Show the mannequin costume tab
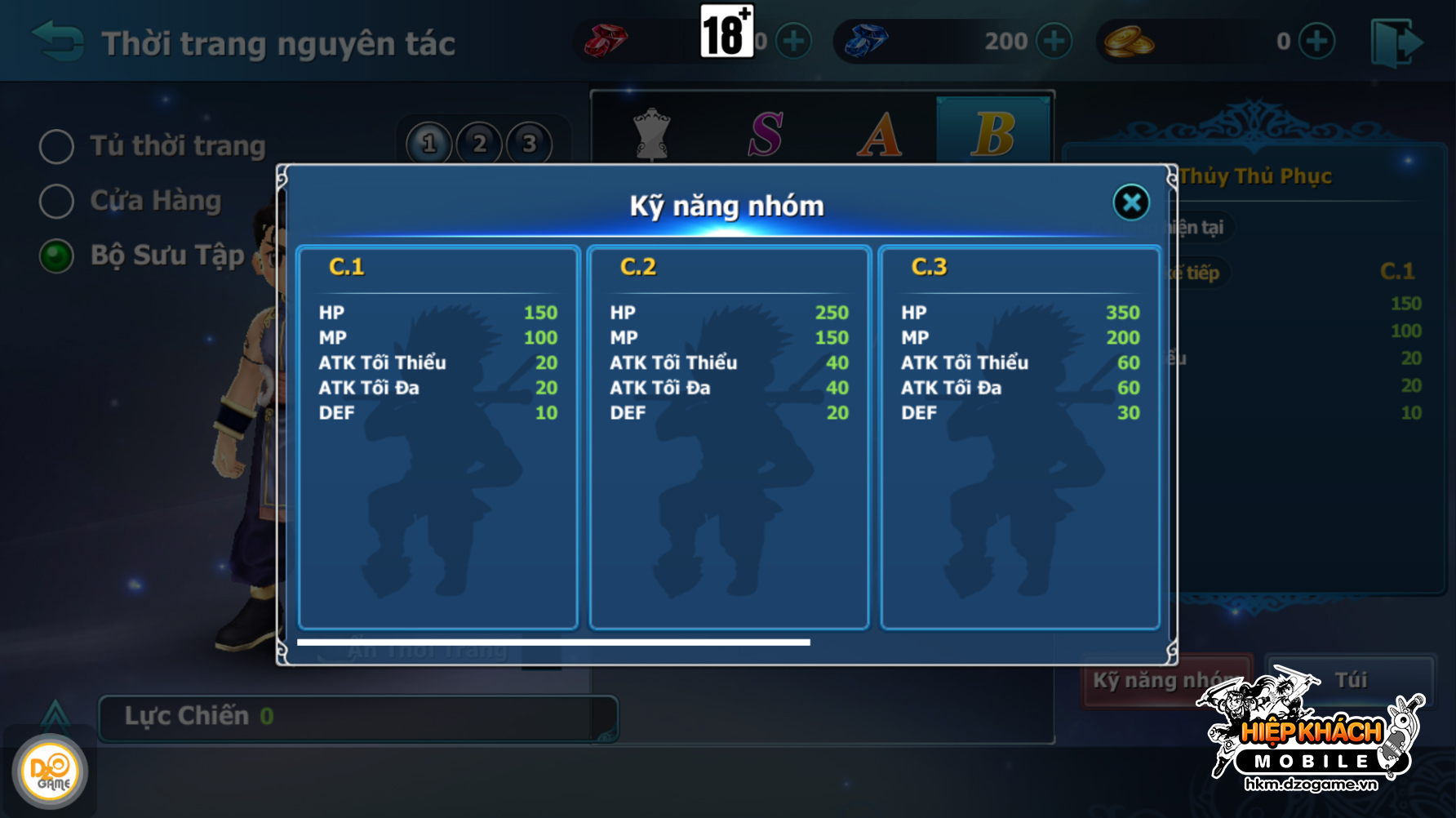This screenshot has width=1456, height=818. point(652,134)
